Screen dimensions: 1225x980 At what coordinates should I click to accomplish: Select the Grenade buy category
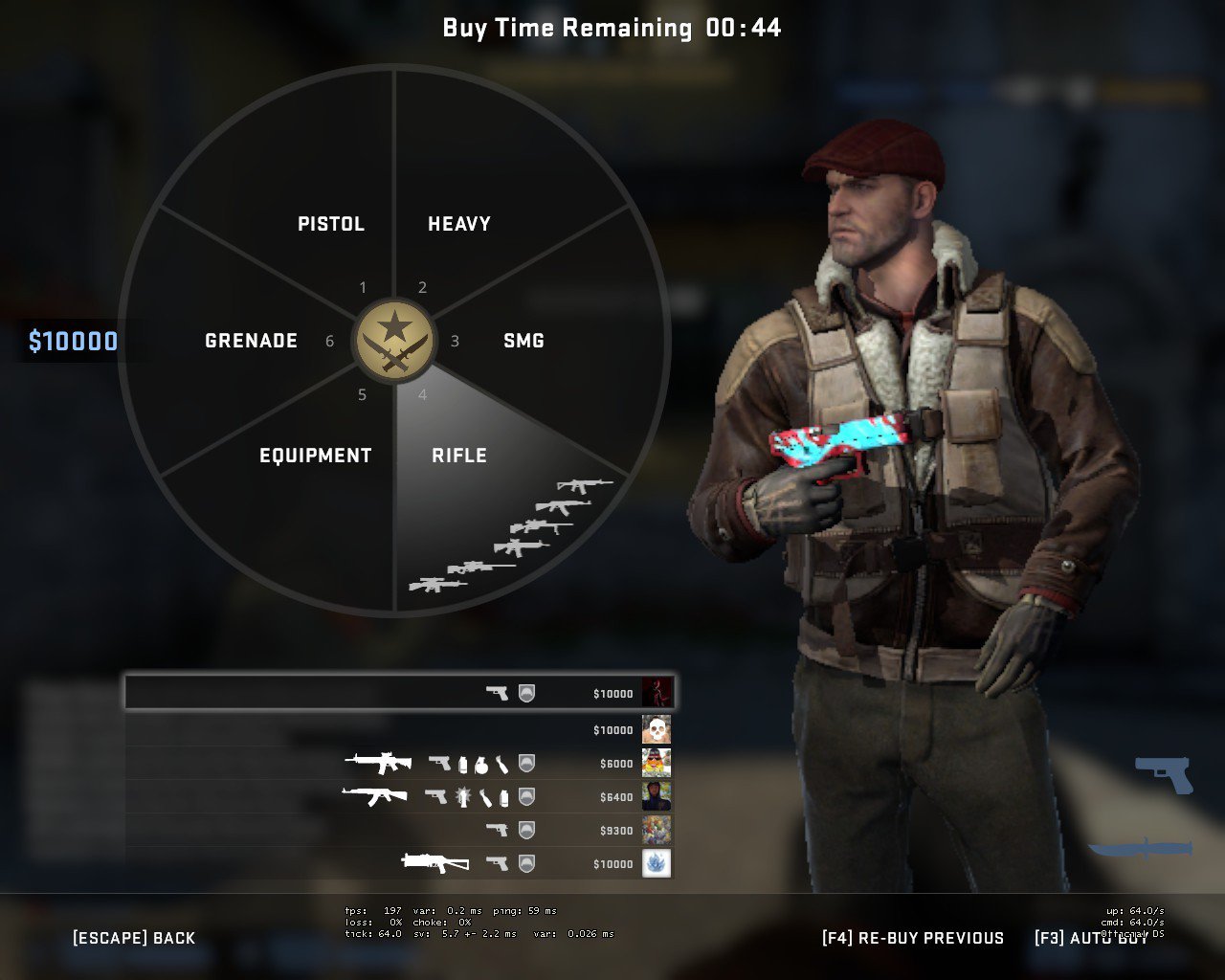click(251, 341)
